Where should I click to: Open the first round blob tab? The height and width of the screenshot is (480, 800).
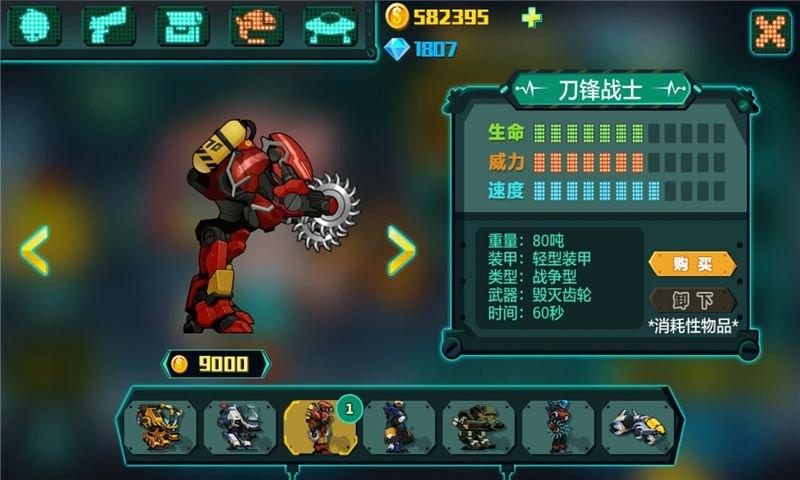tap(34, 26)
